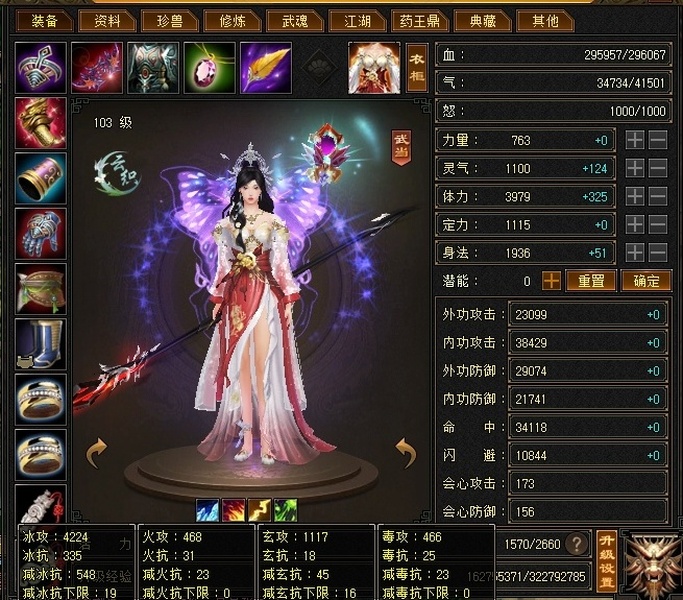This screenshot has height=600, width=683.
Task: Open the 升级设置 upgrade settings button
Action: click(x=605, y=558)
